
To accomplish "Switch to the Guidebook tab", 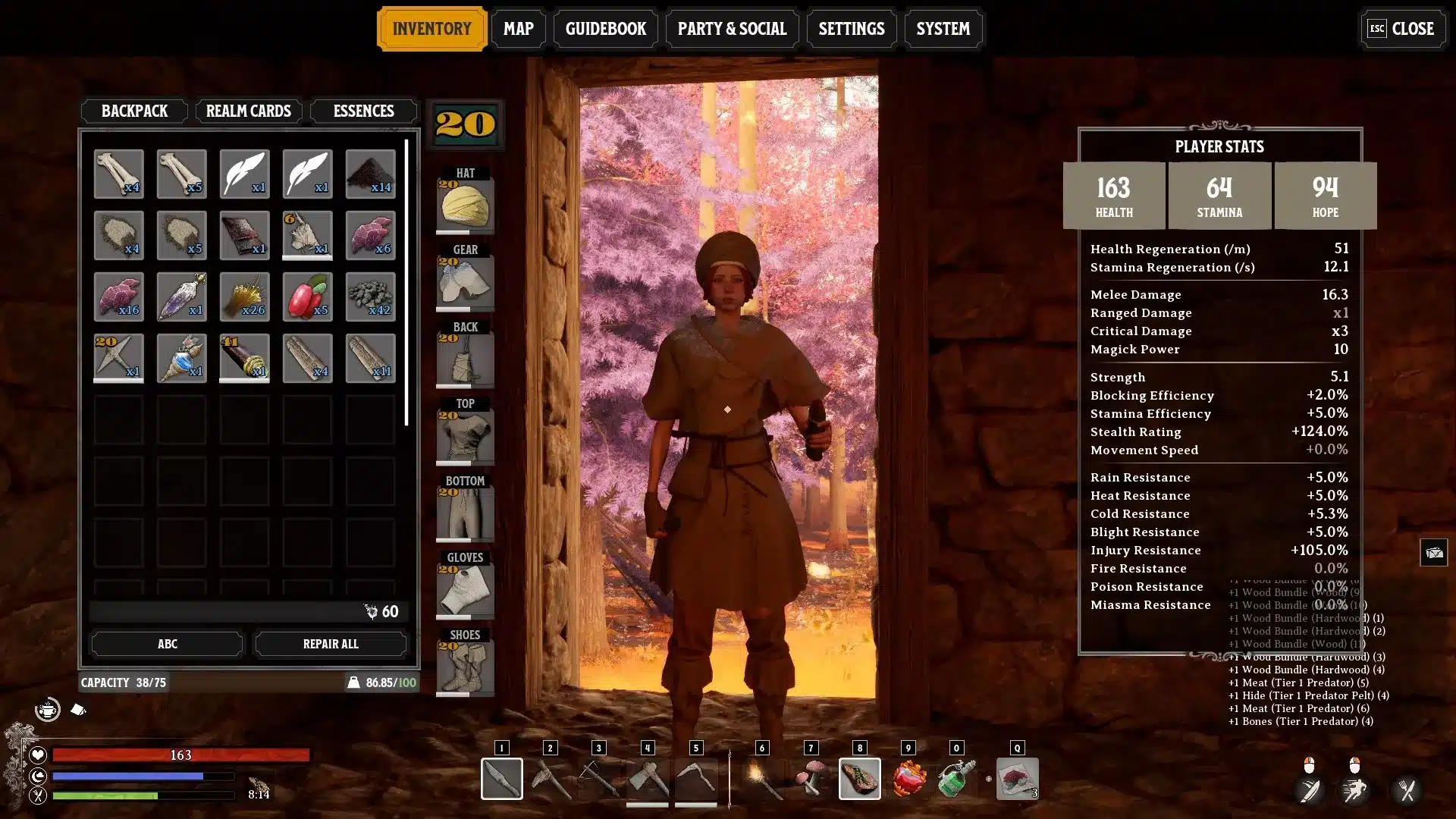I will pyautogui.click(x=605, y=29).
